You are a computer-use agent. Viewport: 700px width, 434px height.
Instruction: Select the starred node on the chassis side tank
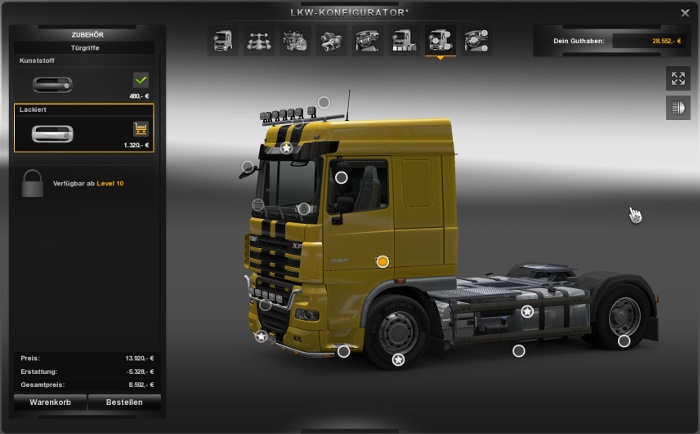point(527,312)
